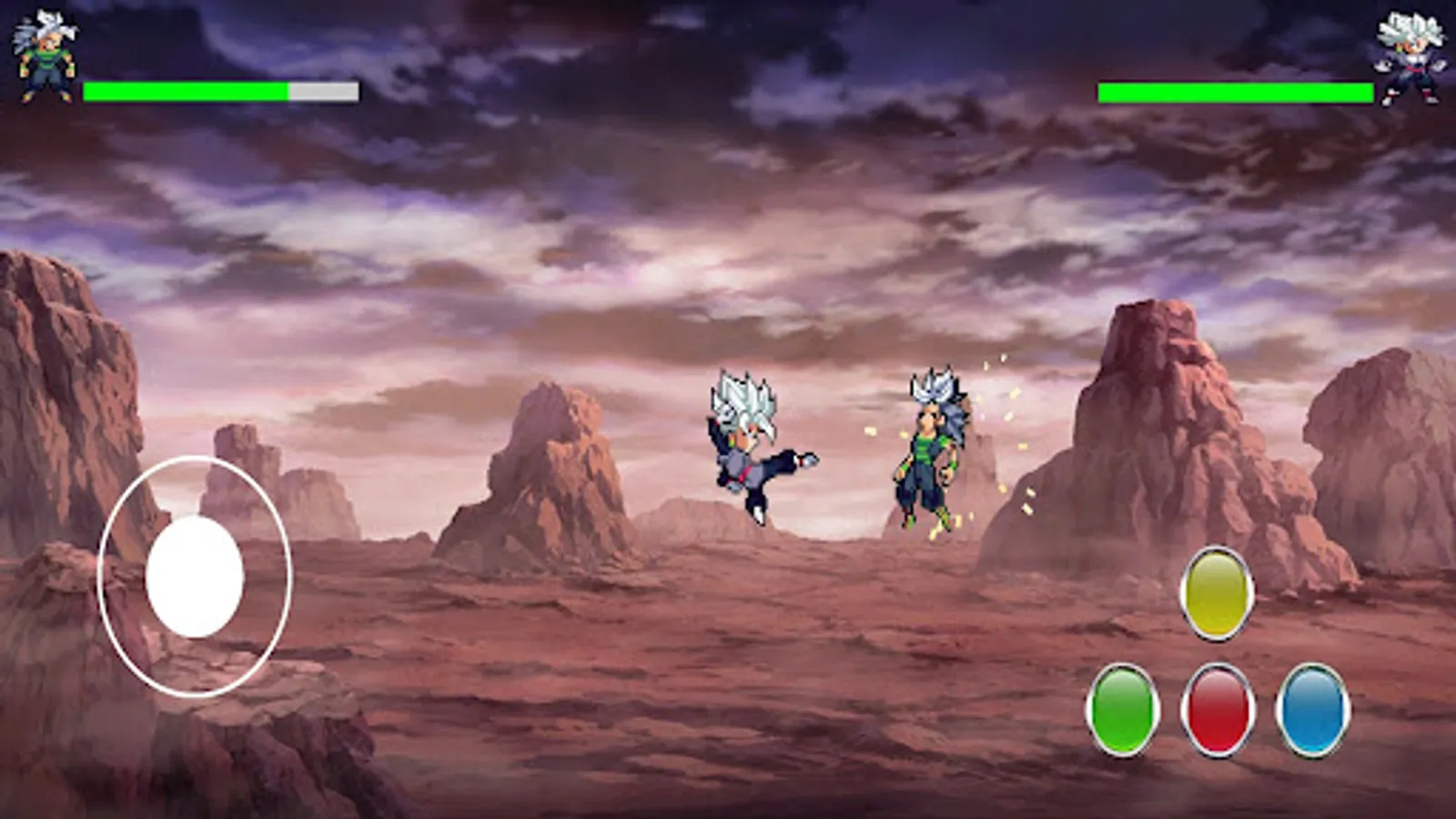
Task: Tap the topmost combat button above the row
Action: tap(1214, 591)
